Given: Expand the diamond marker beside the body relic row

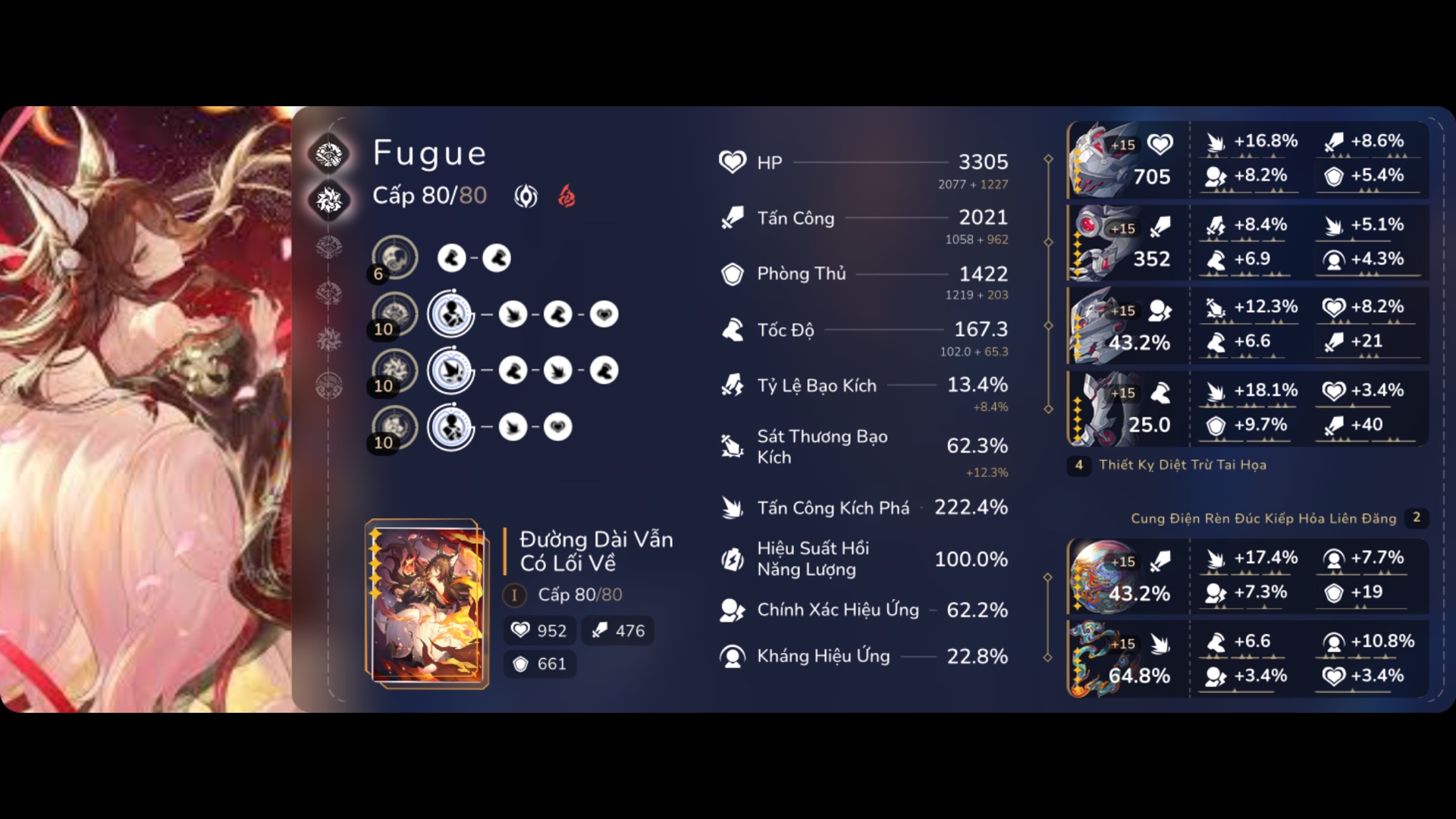Looking at the screenshot, I should tap(1050, 326).
